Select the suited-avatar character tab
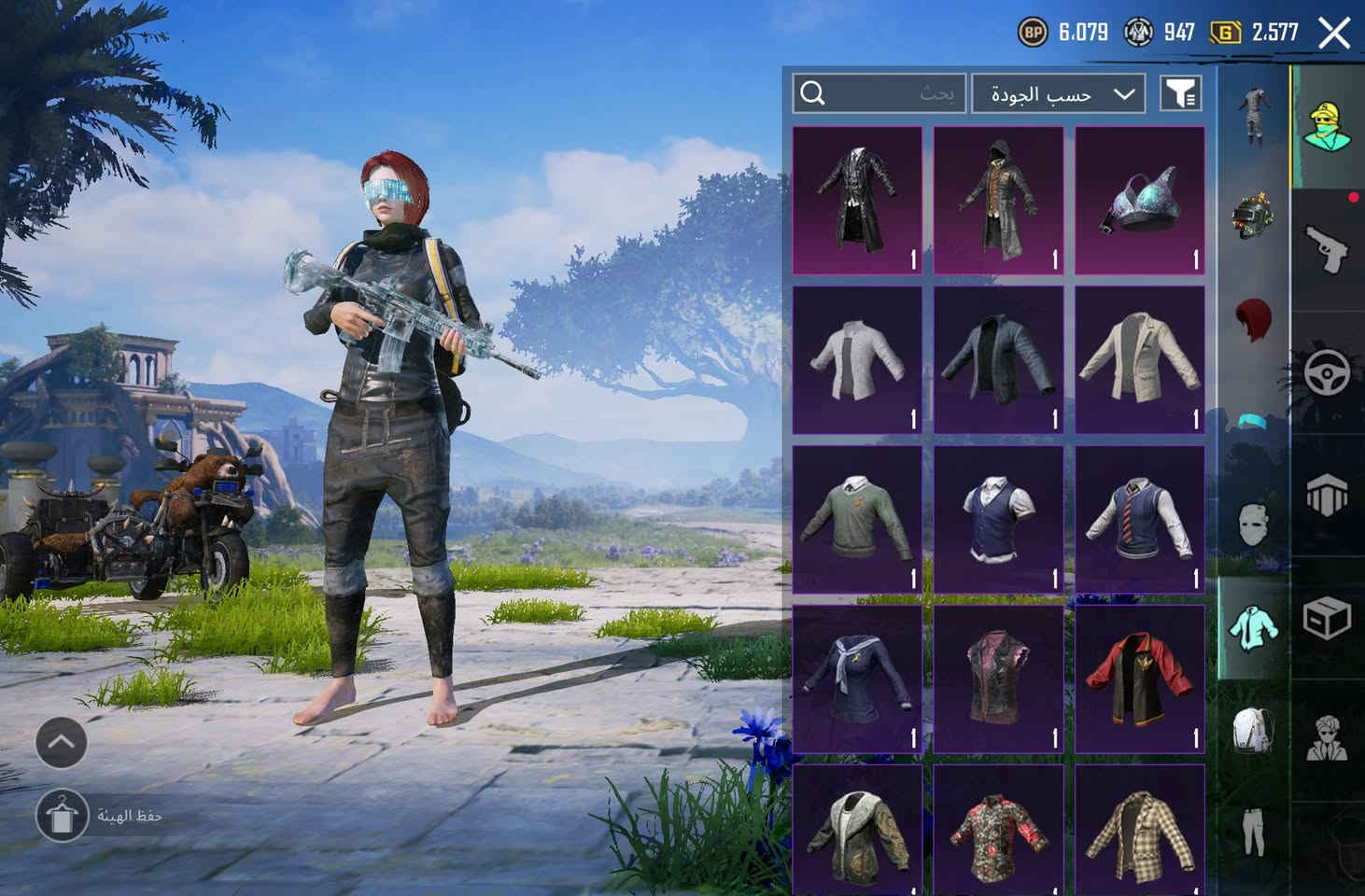1365x896 pixels. click(1330, 737)
